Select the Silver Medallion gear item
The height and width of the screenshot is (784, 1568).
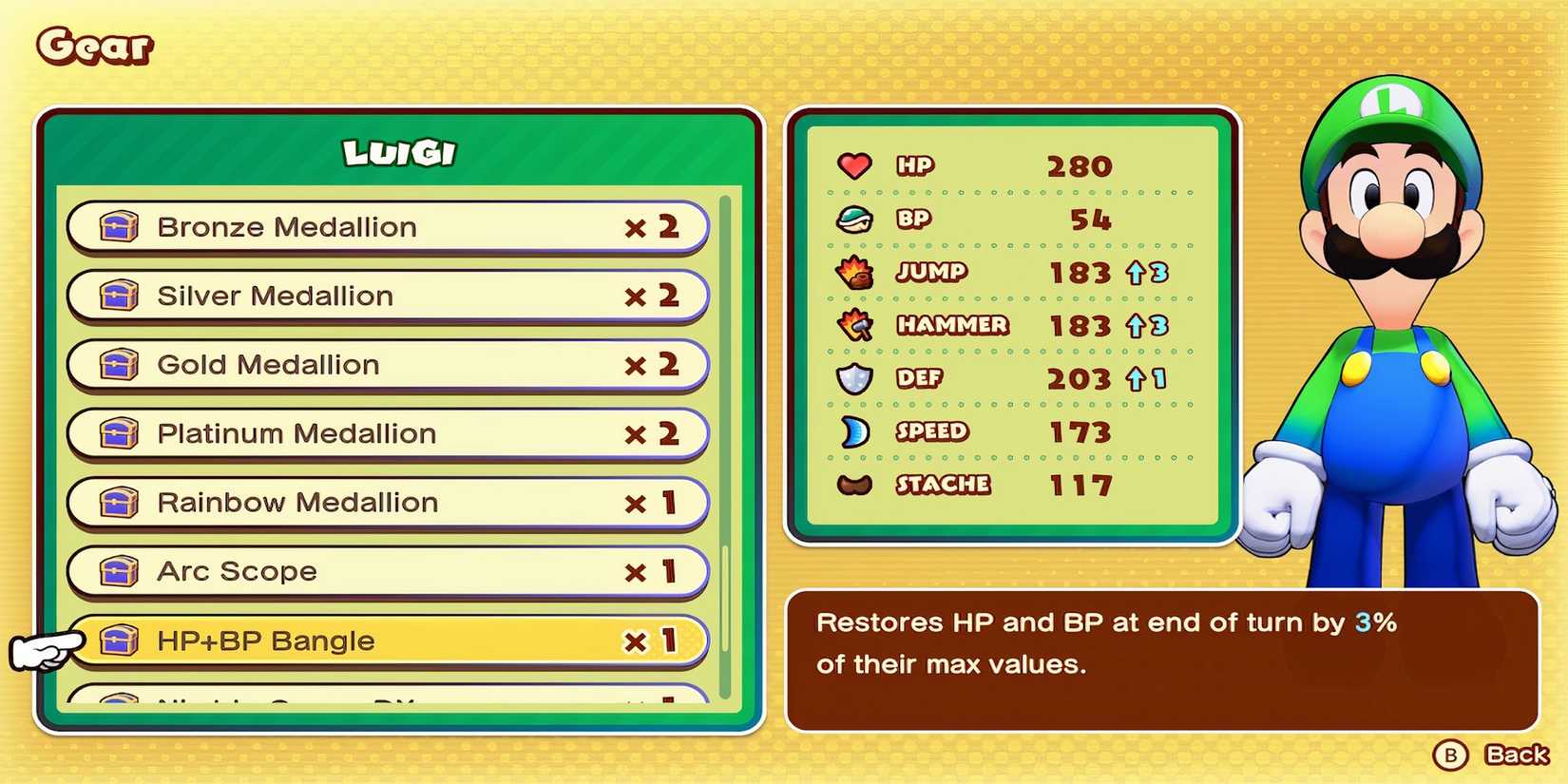coord(380,296)
